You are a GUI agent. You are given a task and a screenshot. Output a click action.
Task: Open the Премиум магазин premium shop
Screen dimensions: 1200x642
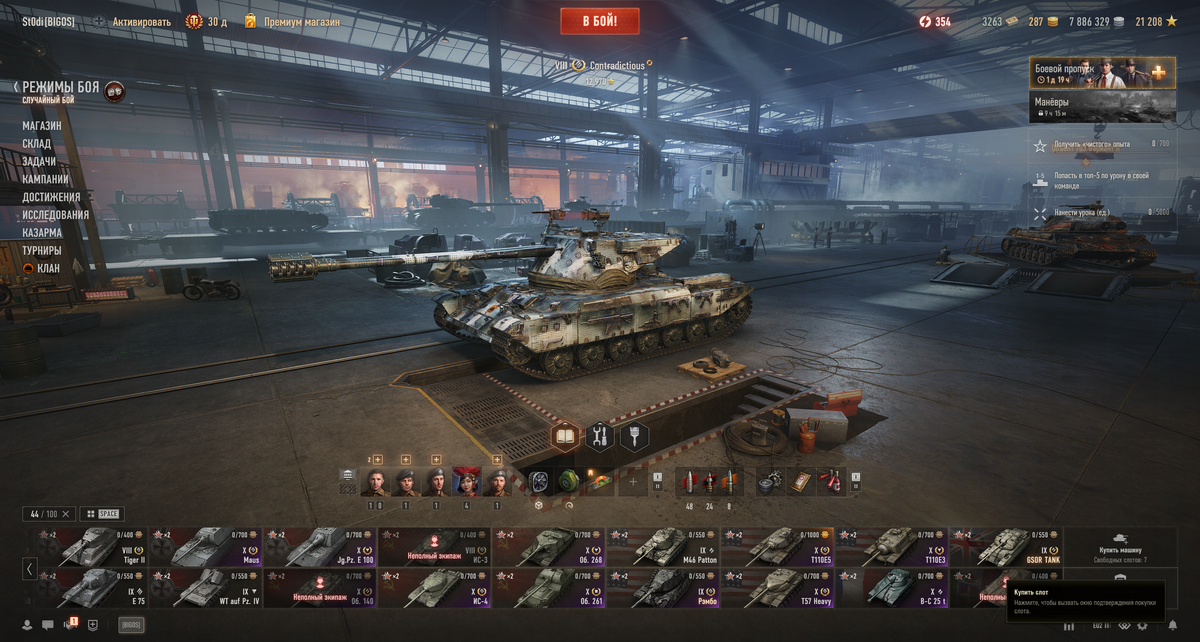(x=301, y=22)
